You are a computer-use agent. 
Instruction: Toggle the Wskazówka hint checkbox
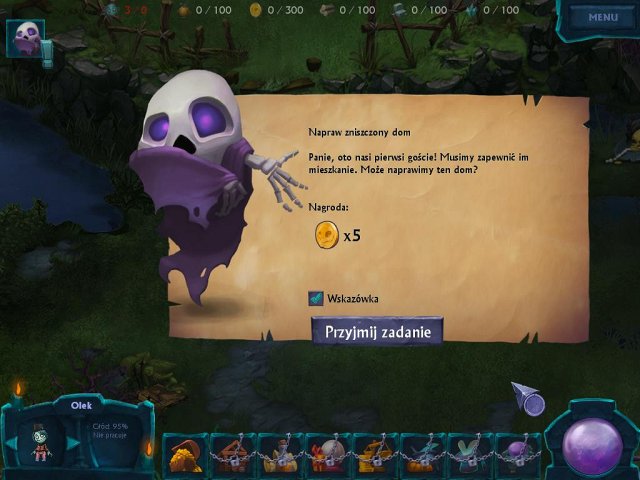[x=316, y=298]
